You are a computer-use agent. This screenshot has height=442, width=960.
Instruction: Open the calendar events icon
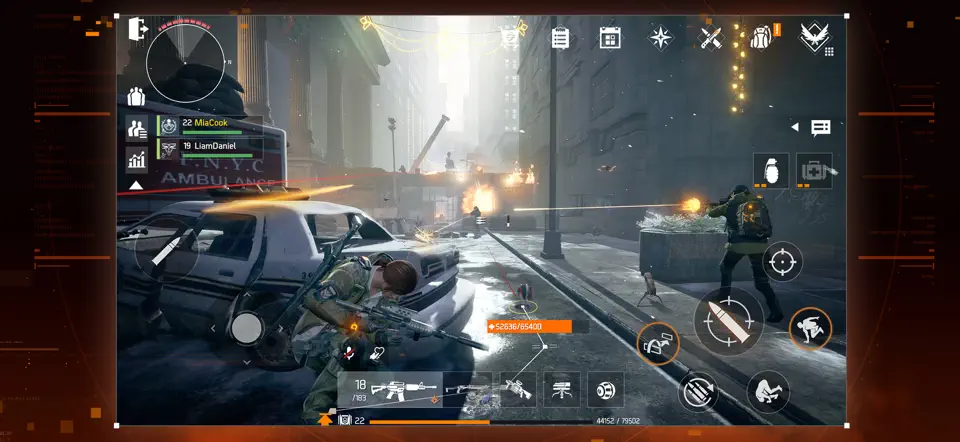610,38
